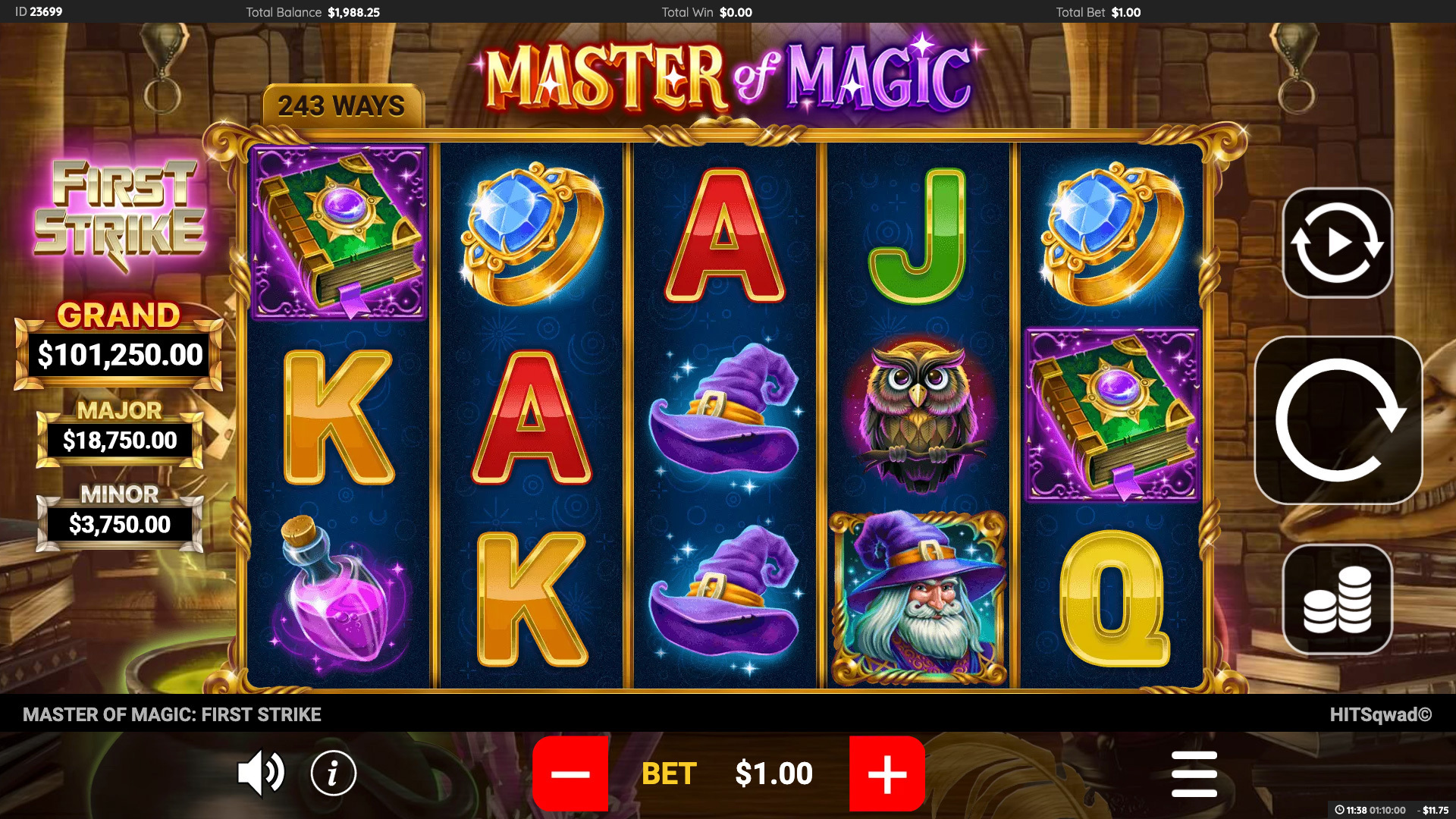Image resolution: width=1456 pixels, height=819 pixels.
Task: Open bet options via BET label
Action: [669, 774]
